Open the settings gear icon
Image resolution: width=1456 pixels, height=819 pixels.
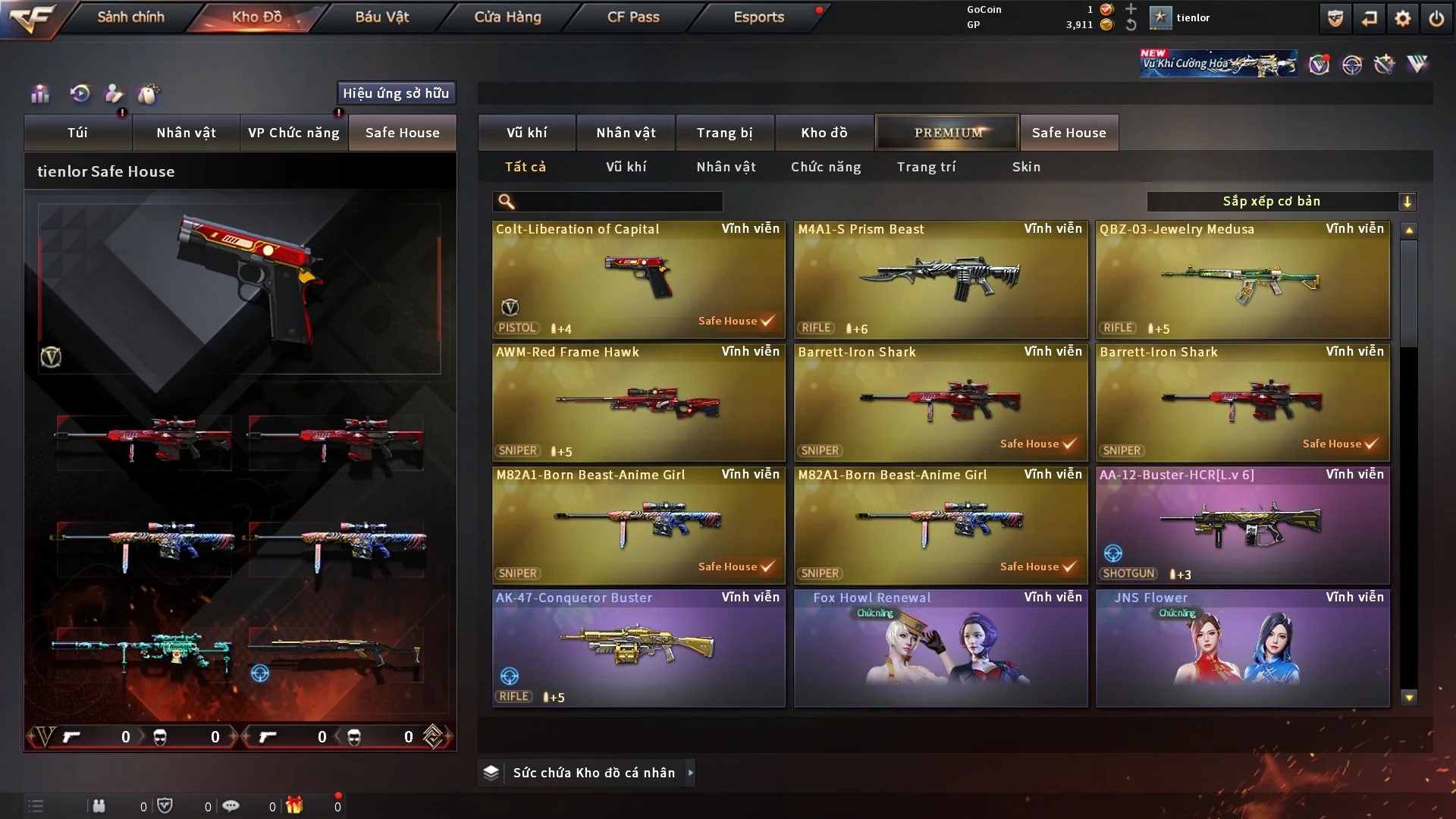click(x=1403, y=18)
